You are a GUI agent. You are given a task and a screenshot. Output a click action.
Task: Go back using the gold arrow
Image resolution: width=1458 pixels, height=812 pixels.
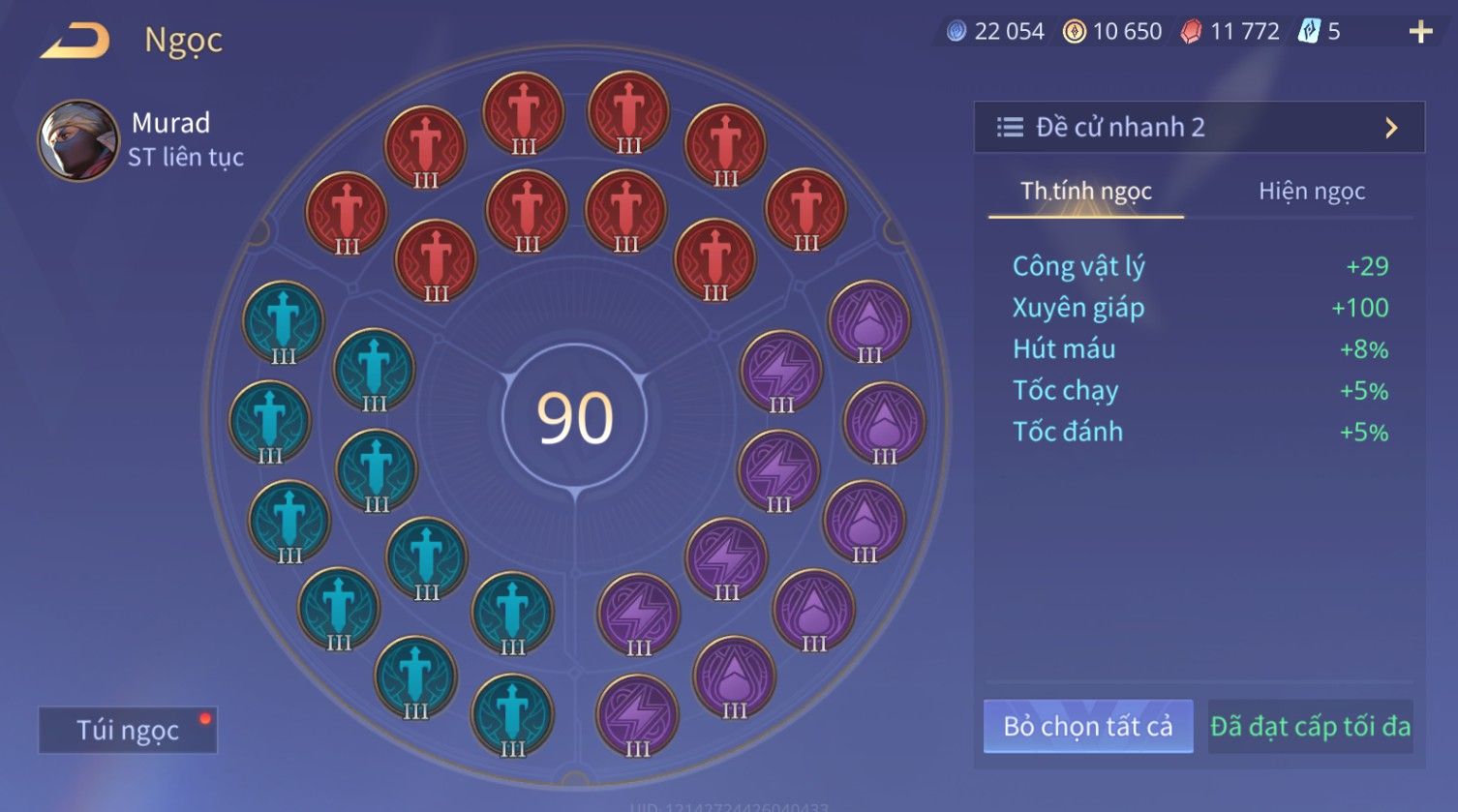pos(75,42)
